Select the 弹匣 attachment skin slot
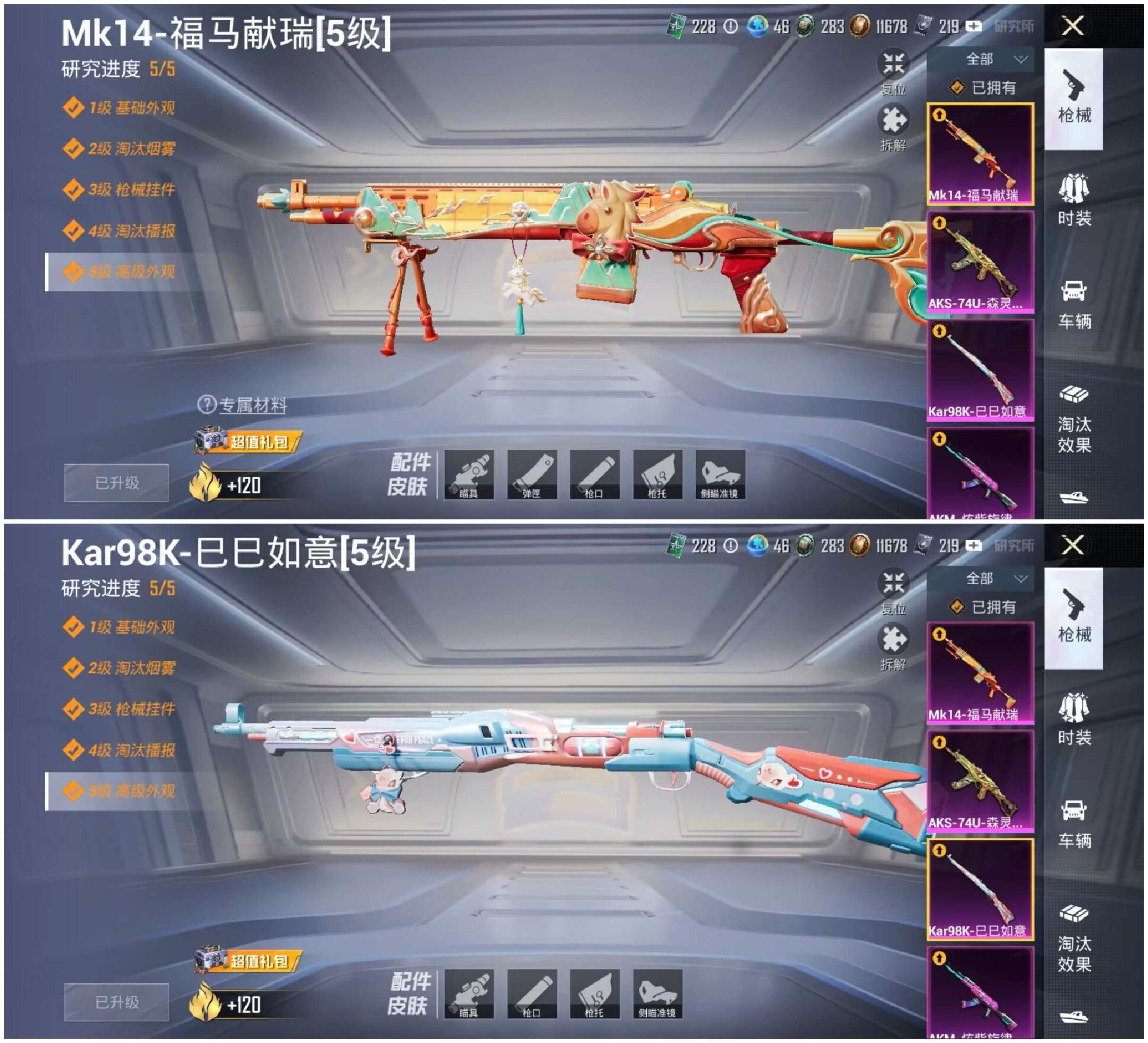1148x1043 pixels. tap(531, 475)
